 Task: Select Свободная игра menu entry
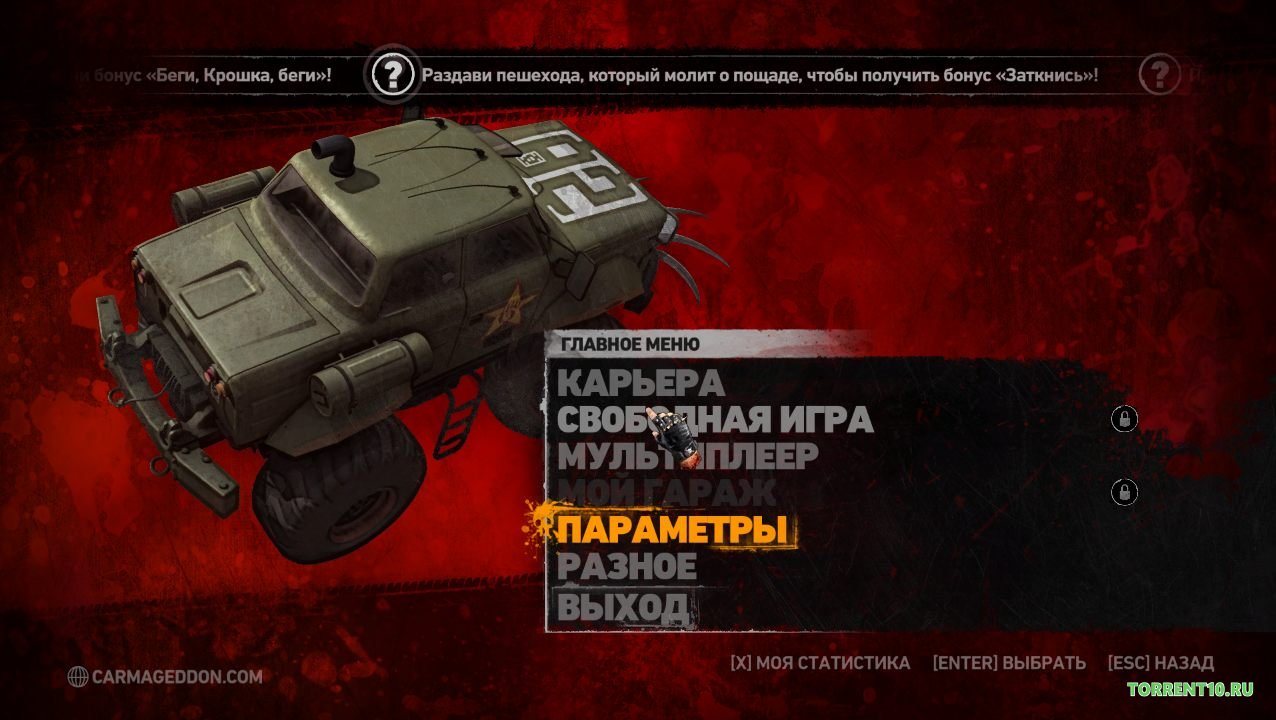pyautogui.click(x=714, y=420)
